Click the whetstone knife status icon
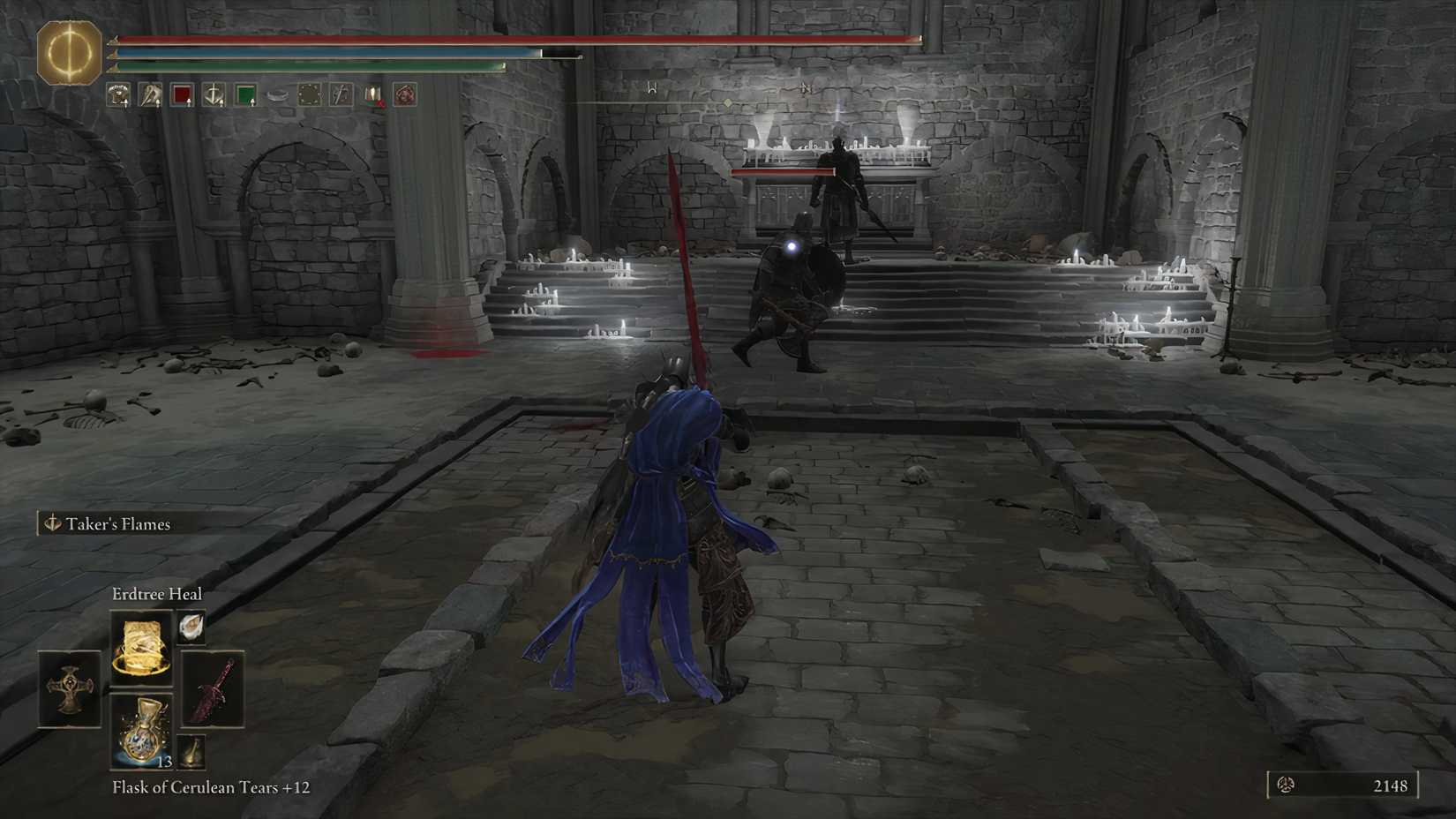1456x819 pixels. (x=150, y=94)
